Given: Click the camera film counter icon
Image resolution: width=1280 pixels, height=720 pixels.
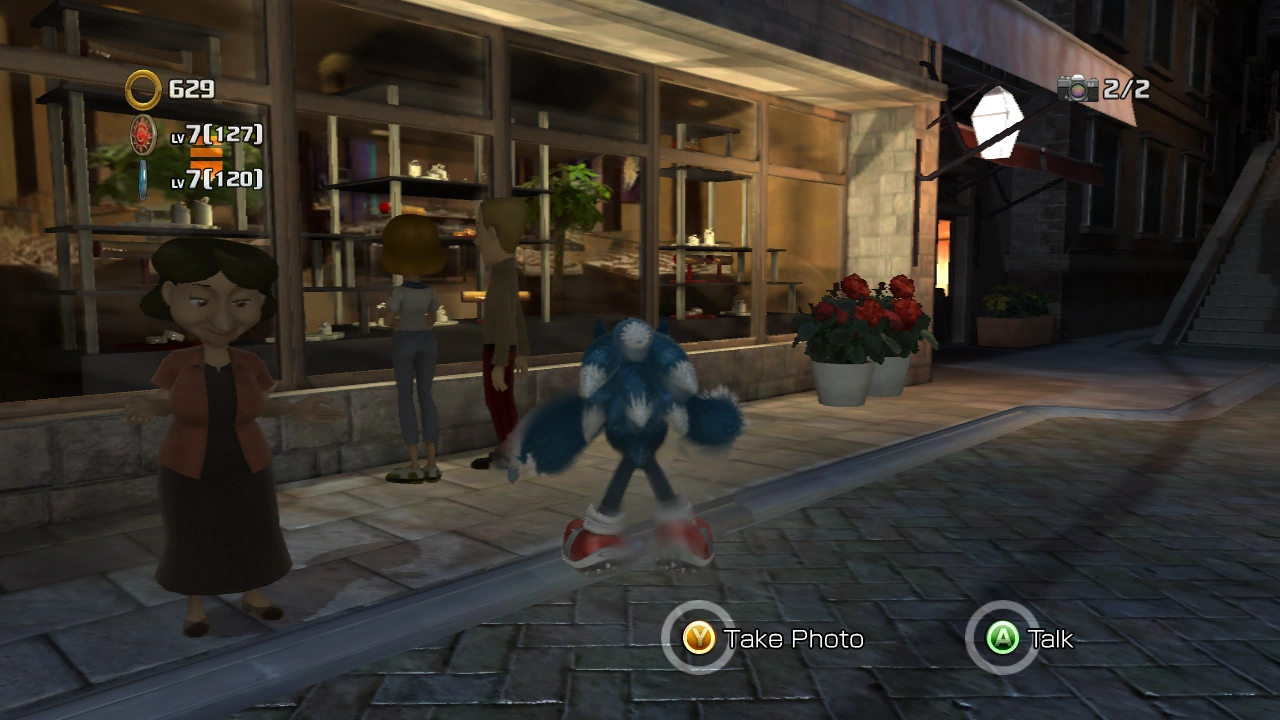Looking at the screenshot, I should point(1078,89).
